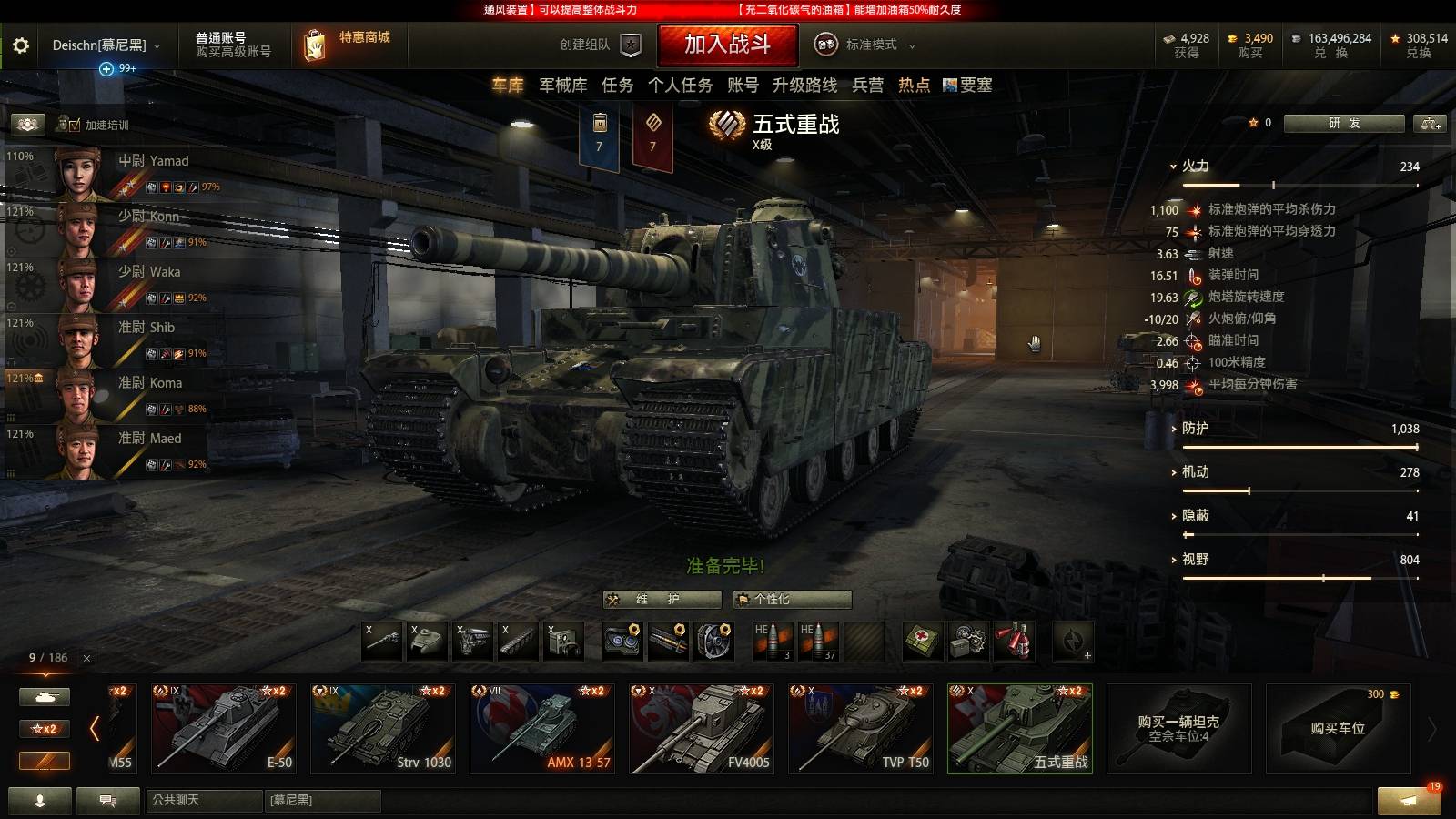Image resolution: width=1456 pixels, height=819 pixels.
Task: Toggle the x2 experience filter in carousel
Action: [x=44, y=728]
